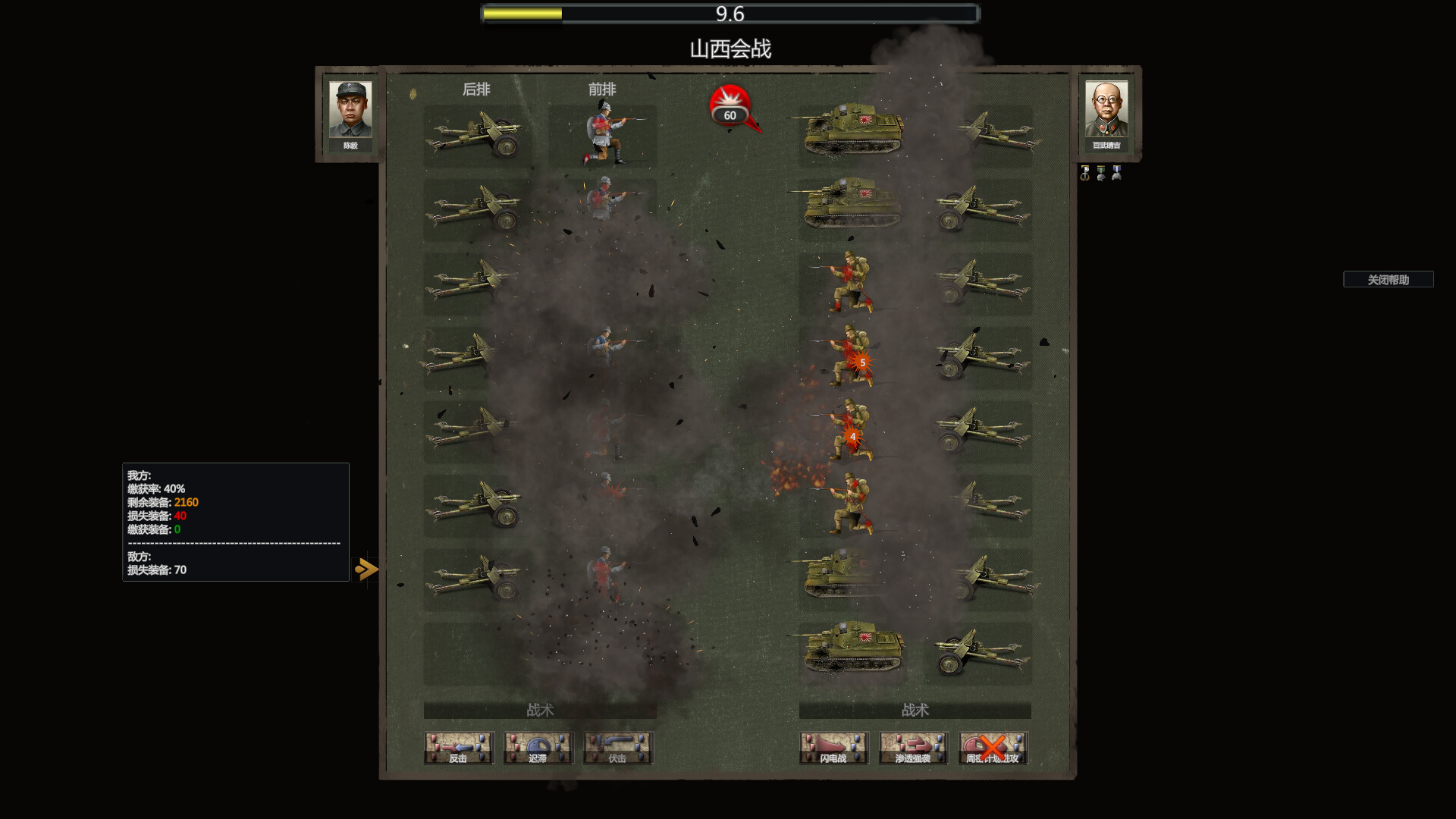
Task: Click the crossed-out 周密计划进攻 tactic
Action: coord(993,748)
